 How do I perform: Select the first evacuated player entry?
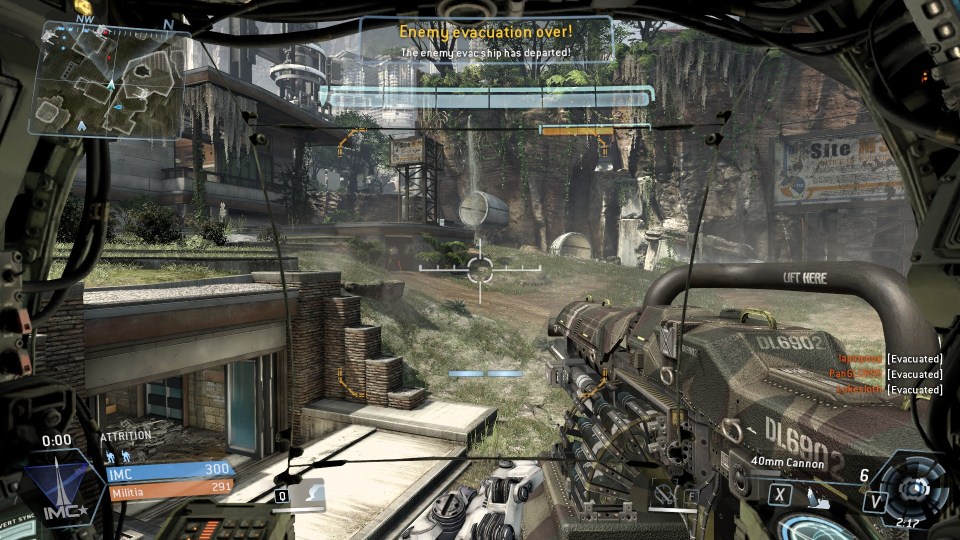click(x=890, y=358)
